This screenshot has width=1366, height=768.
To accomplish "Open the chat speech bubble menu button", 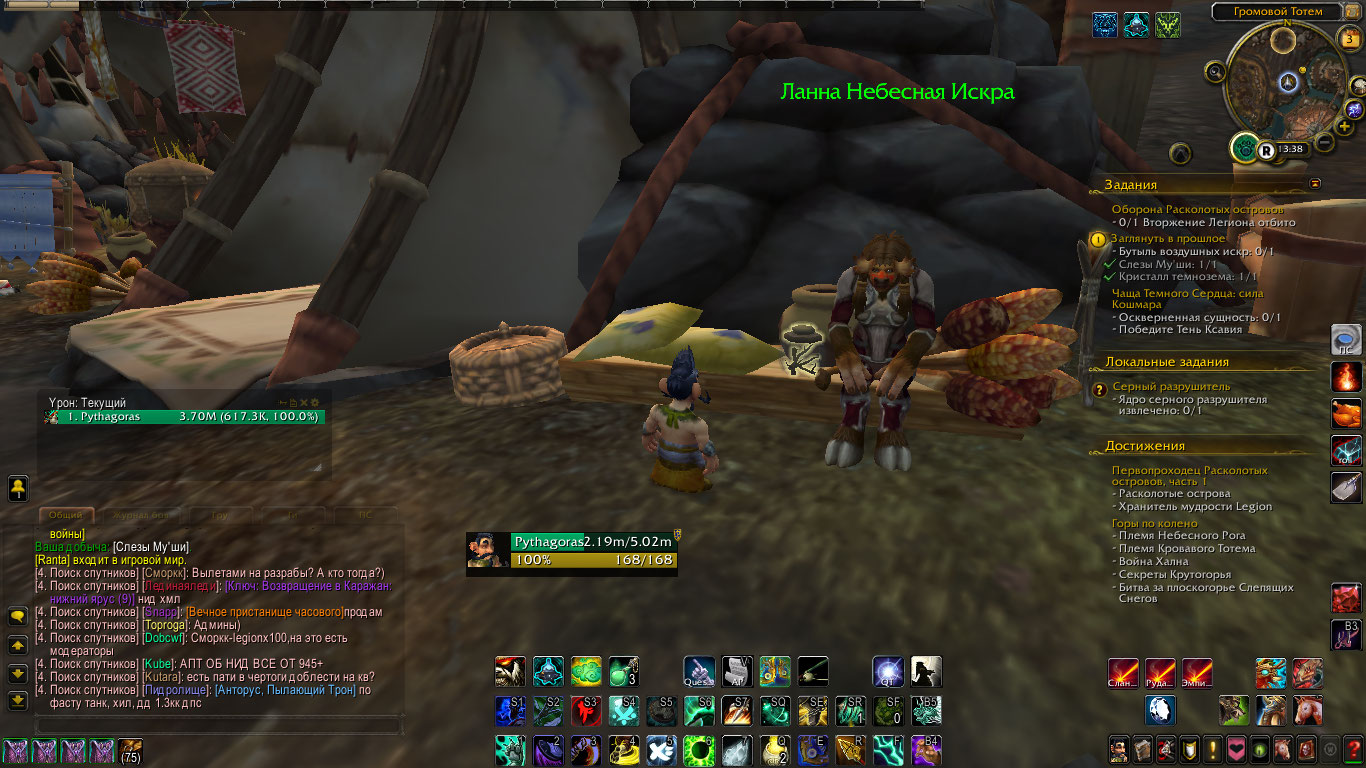I will coord(18,617).
